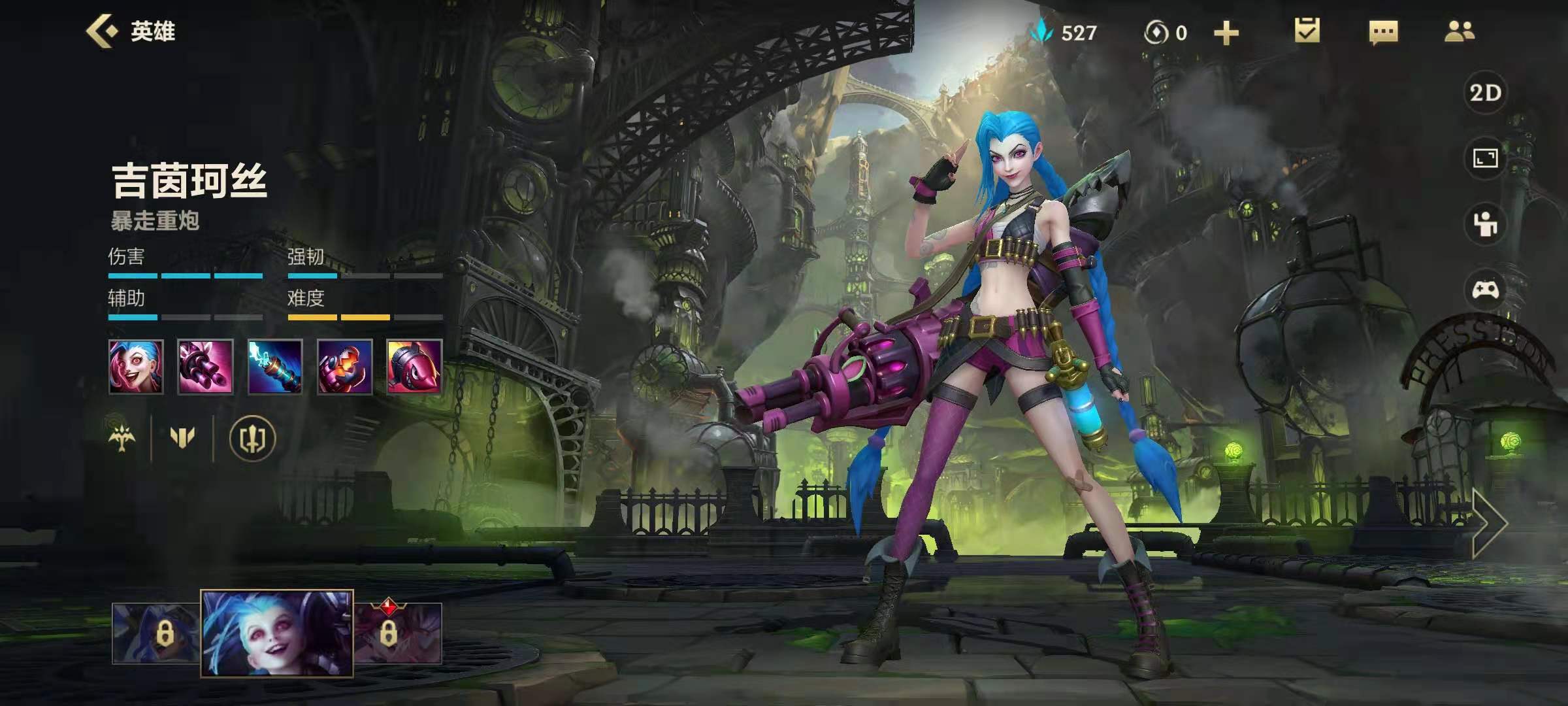The height and width of the screenshot is (706, 1568).
Task: Add more currency with the plus button
Action: pos(1226,33)
